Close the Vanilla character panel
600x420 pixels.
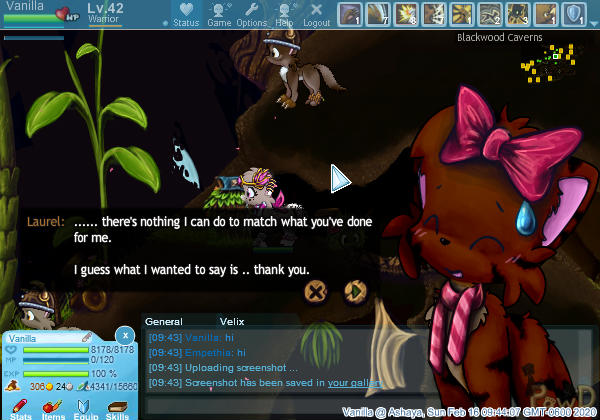[x=124, y=335]
